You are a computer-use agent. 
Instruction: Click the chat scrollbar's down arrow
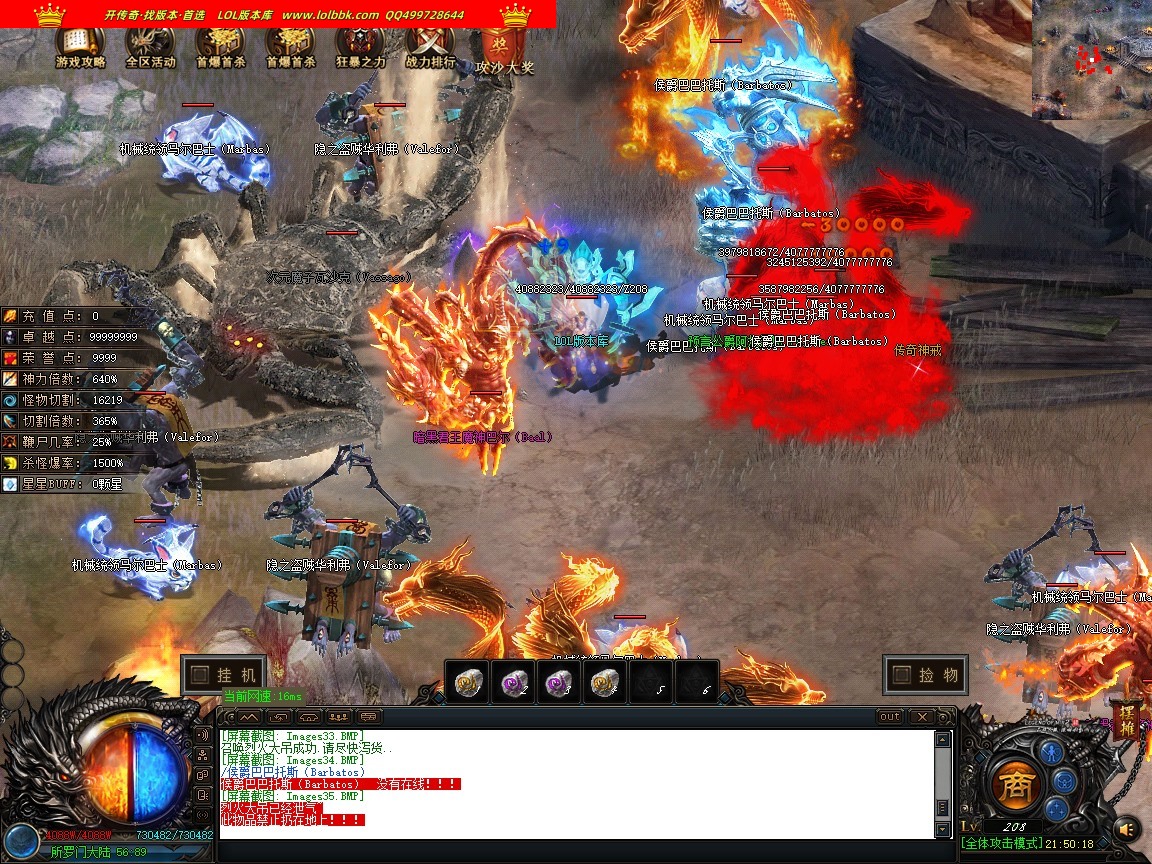pyautogui.click(x=942, y=830)
